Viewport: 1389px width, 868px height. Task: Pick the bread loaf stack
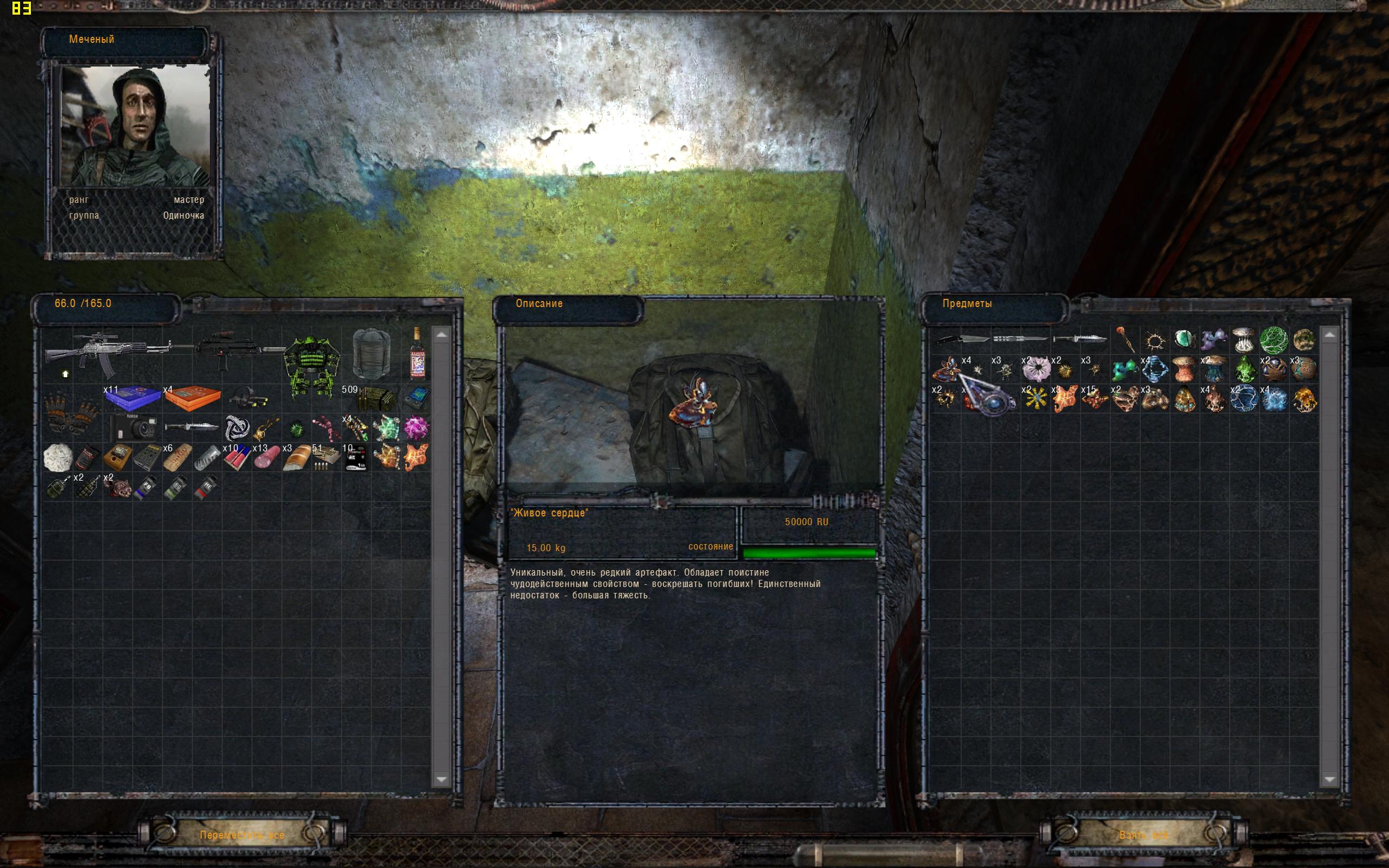tap(296, 458)
